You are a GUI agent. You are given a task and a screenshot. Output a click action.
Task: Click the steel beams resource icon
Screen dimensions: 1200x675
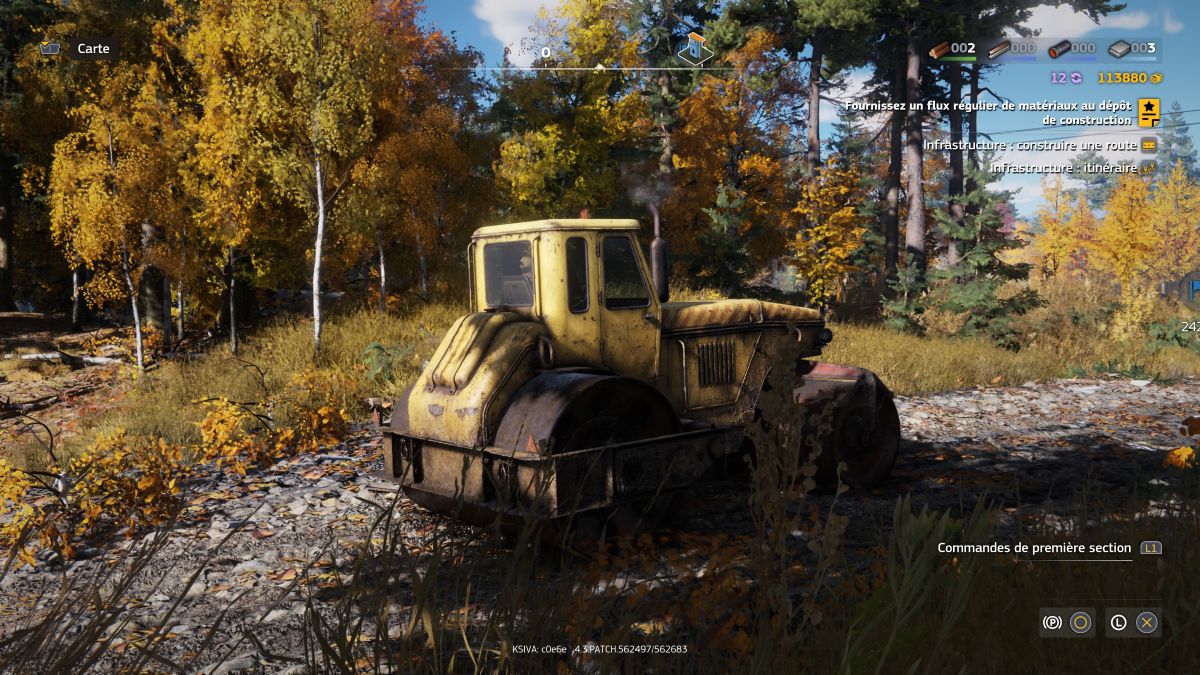999,49
